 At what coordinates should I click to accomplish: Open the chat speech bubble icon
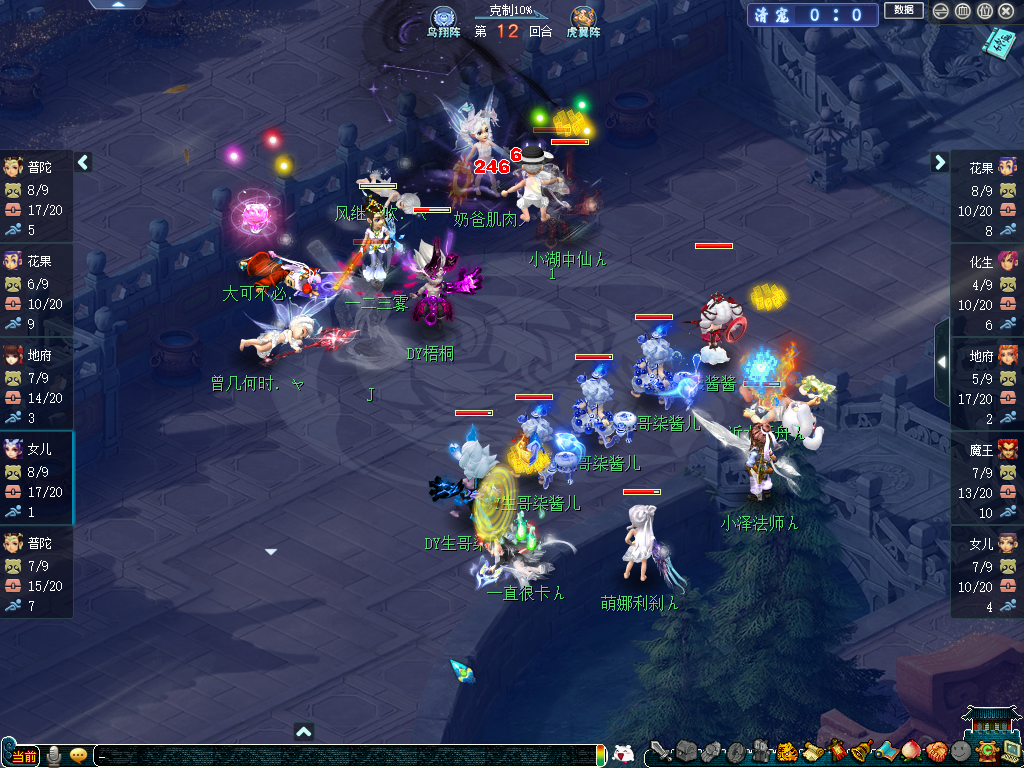78,756
